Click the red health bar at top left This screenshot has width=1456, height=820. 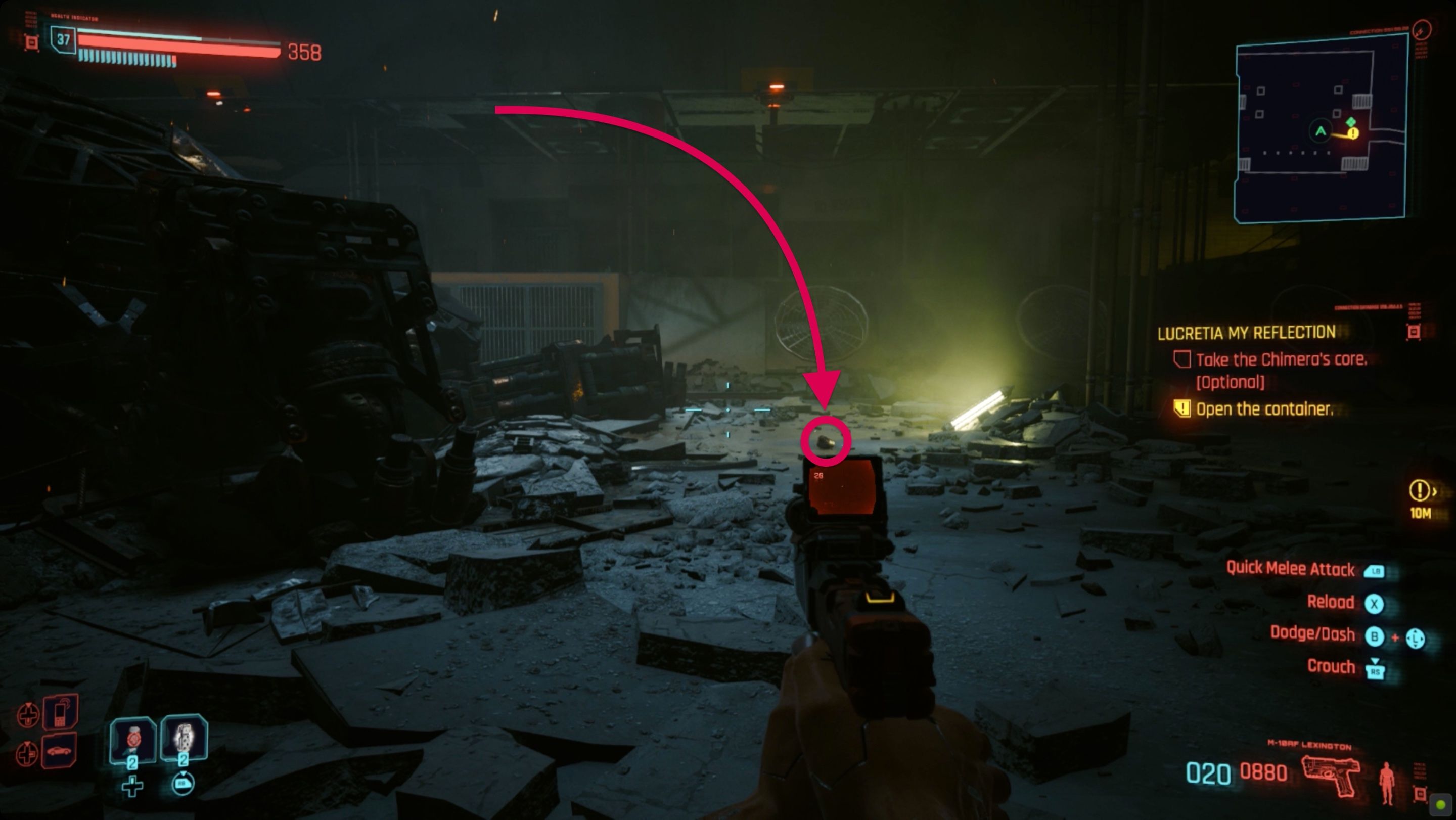(169, 48)
